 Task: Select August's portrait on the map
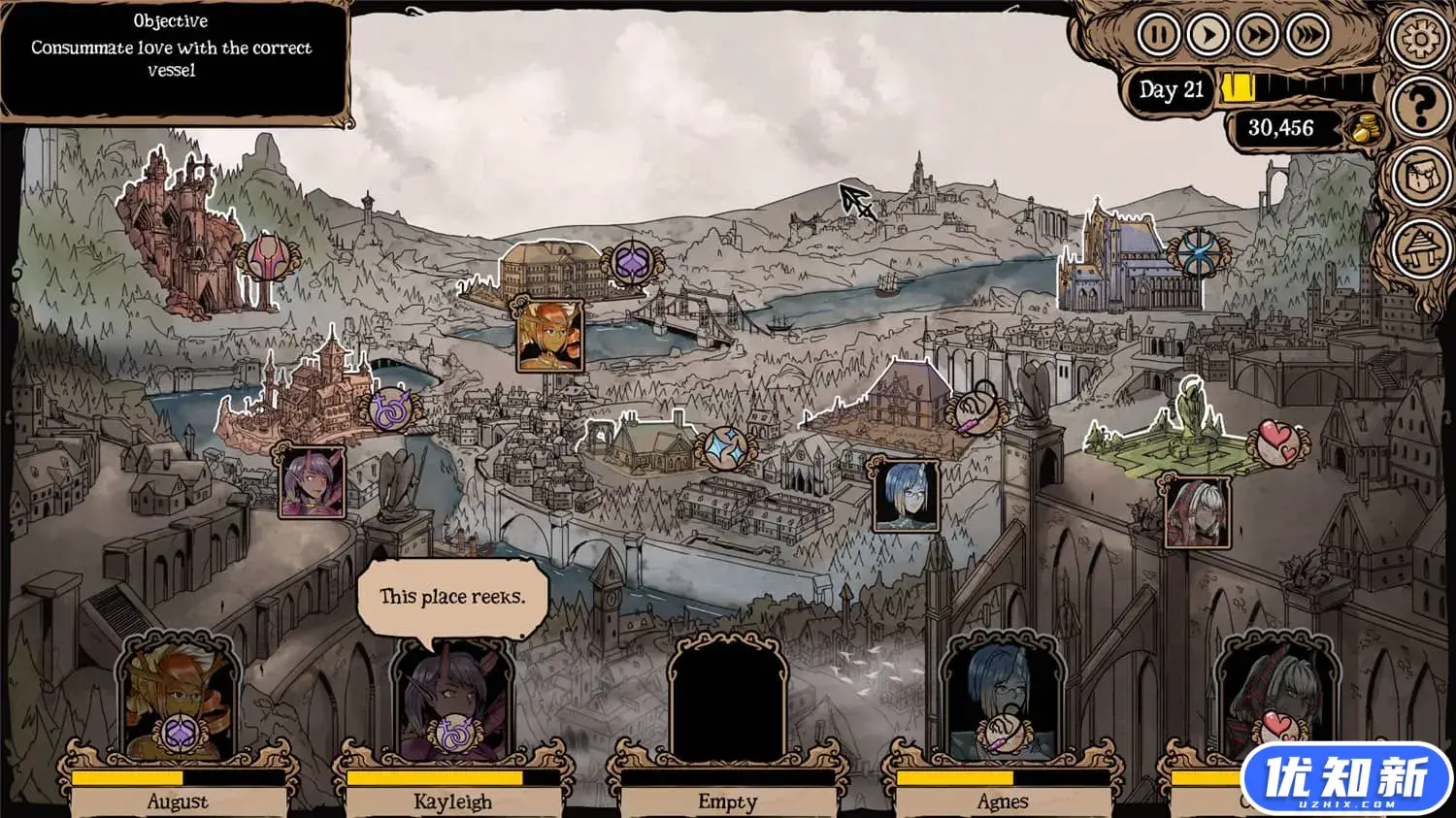(549, 336)
